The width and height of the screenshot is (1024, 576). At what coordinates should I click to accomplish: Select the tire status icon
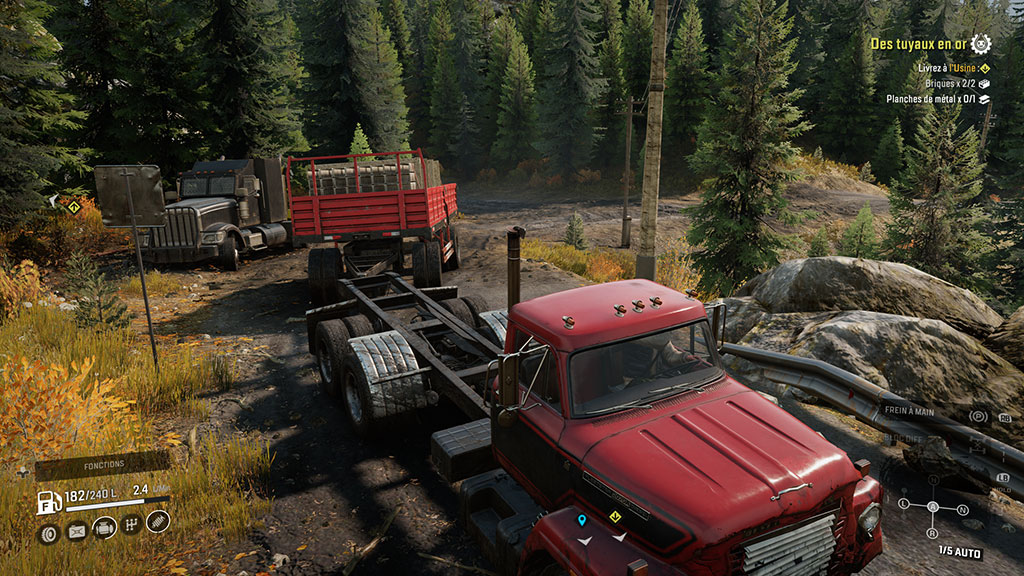48,533
